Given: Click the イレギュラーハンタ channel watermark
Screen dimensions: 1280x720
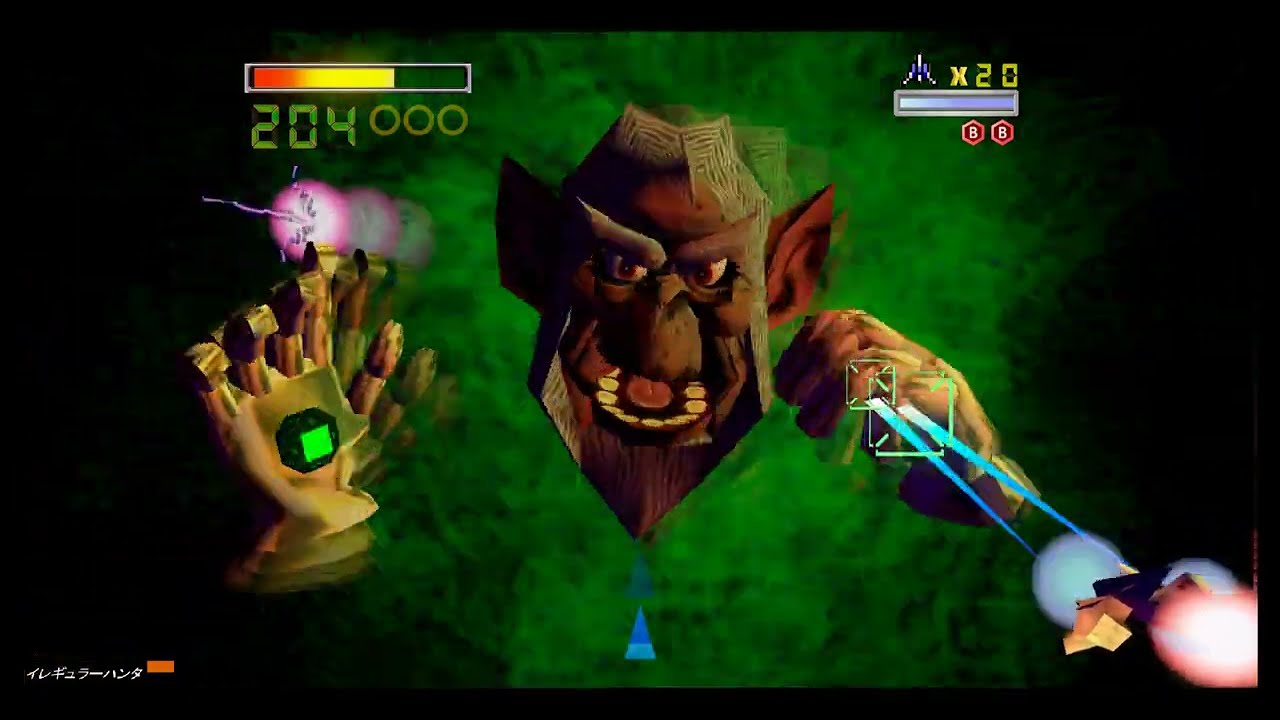Looking at the screenshot, I should (85, 673).
